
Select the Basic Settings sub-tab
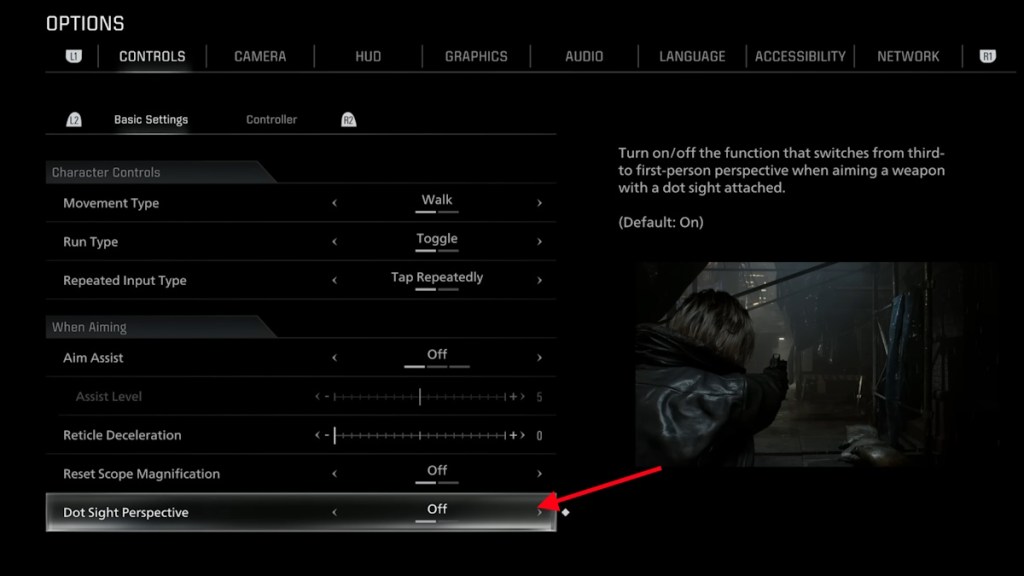151,120
